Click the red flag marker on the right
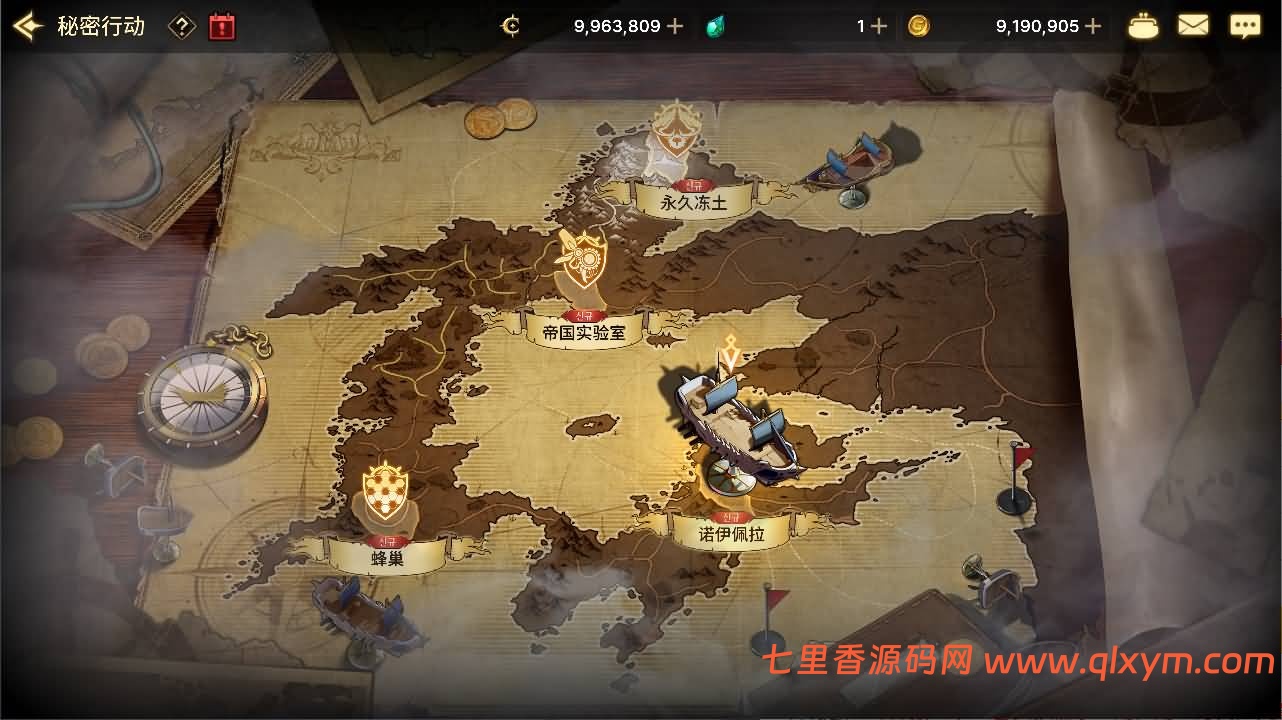The height and width of the screenshot is (720, 1282). click(1014, 462)
